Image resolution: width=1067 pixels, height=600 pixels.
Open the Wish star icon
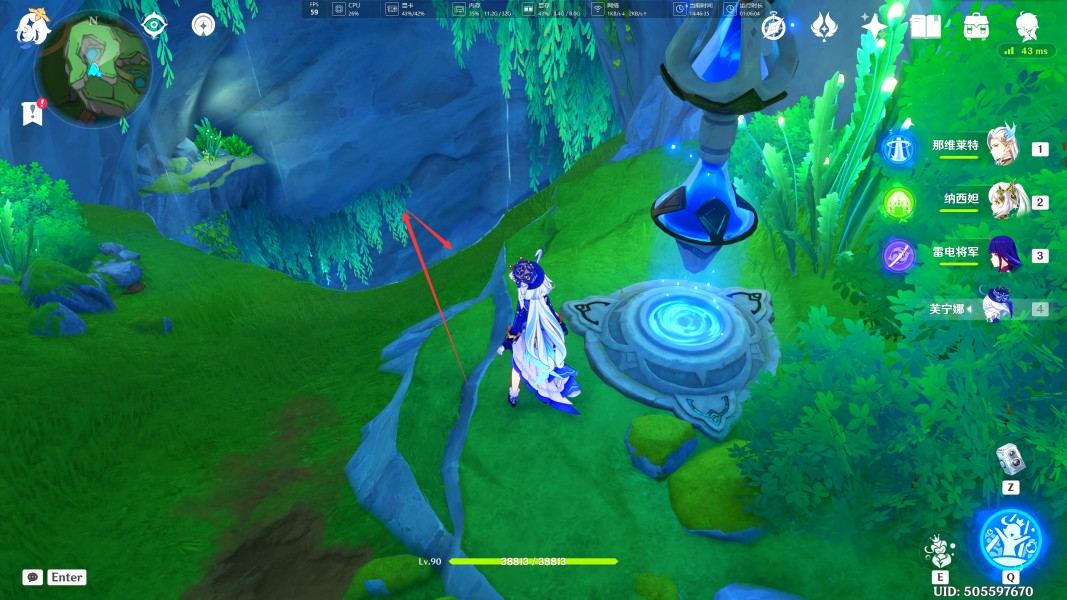click(x=875, y=27)
